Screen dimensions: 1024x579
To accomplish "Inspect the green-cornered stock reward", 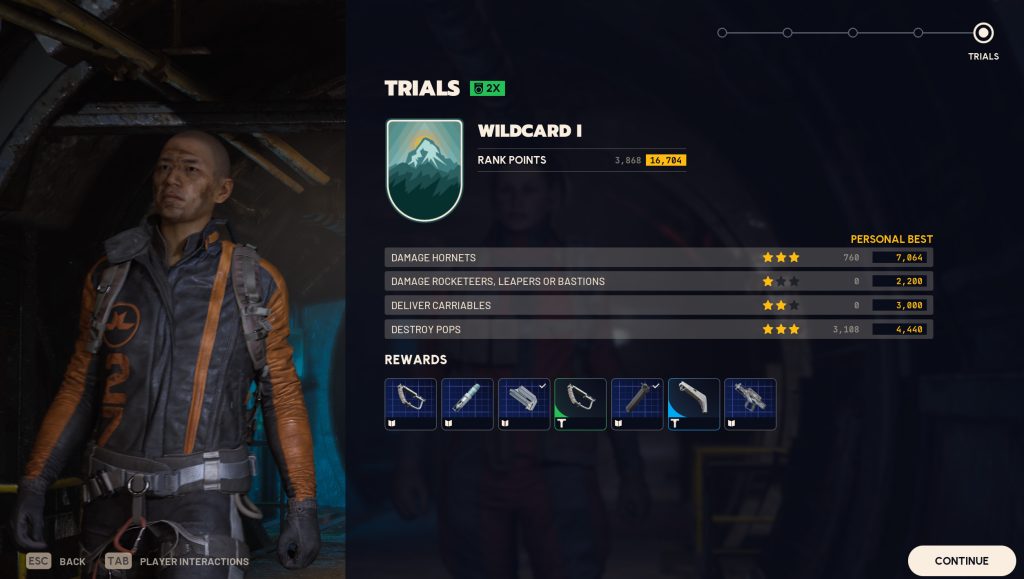I will (x=580, y=404).
